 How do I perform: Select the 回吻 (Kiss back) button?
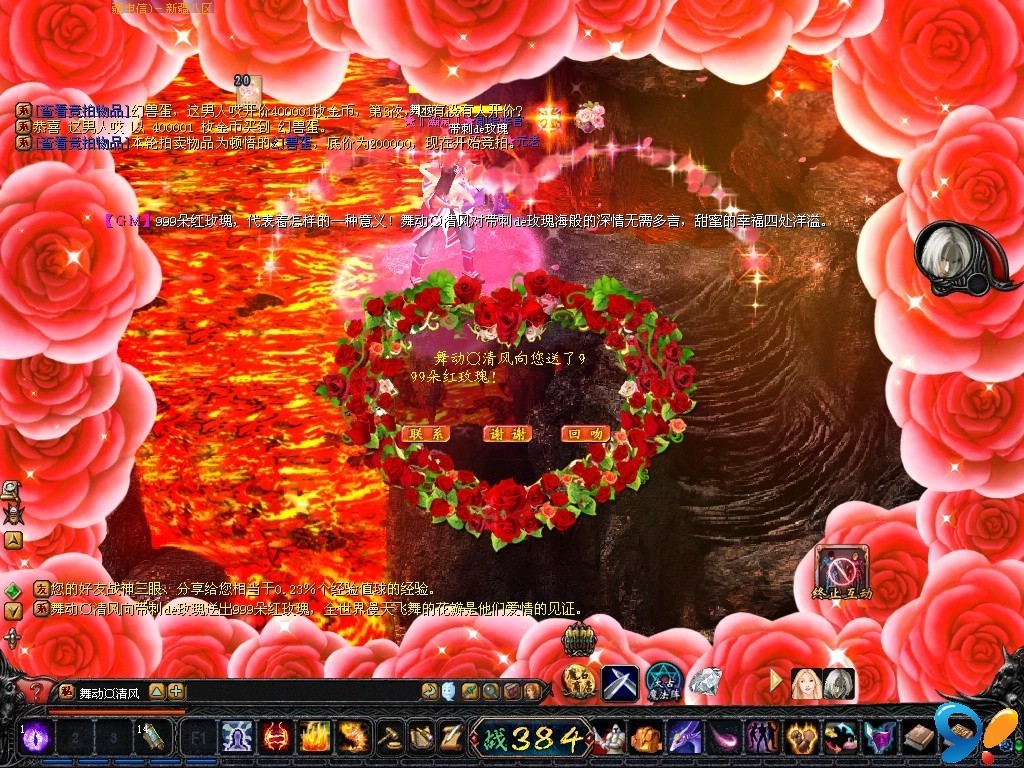click(x=586, y=434)
